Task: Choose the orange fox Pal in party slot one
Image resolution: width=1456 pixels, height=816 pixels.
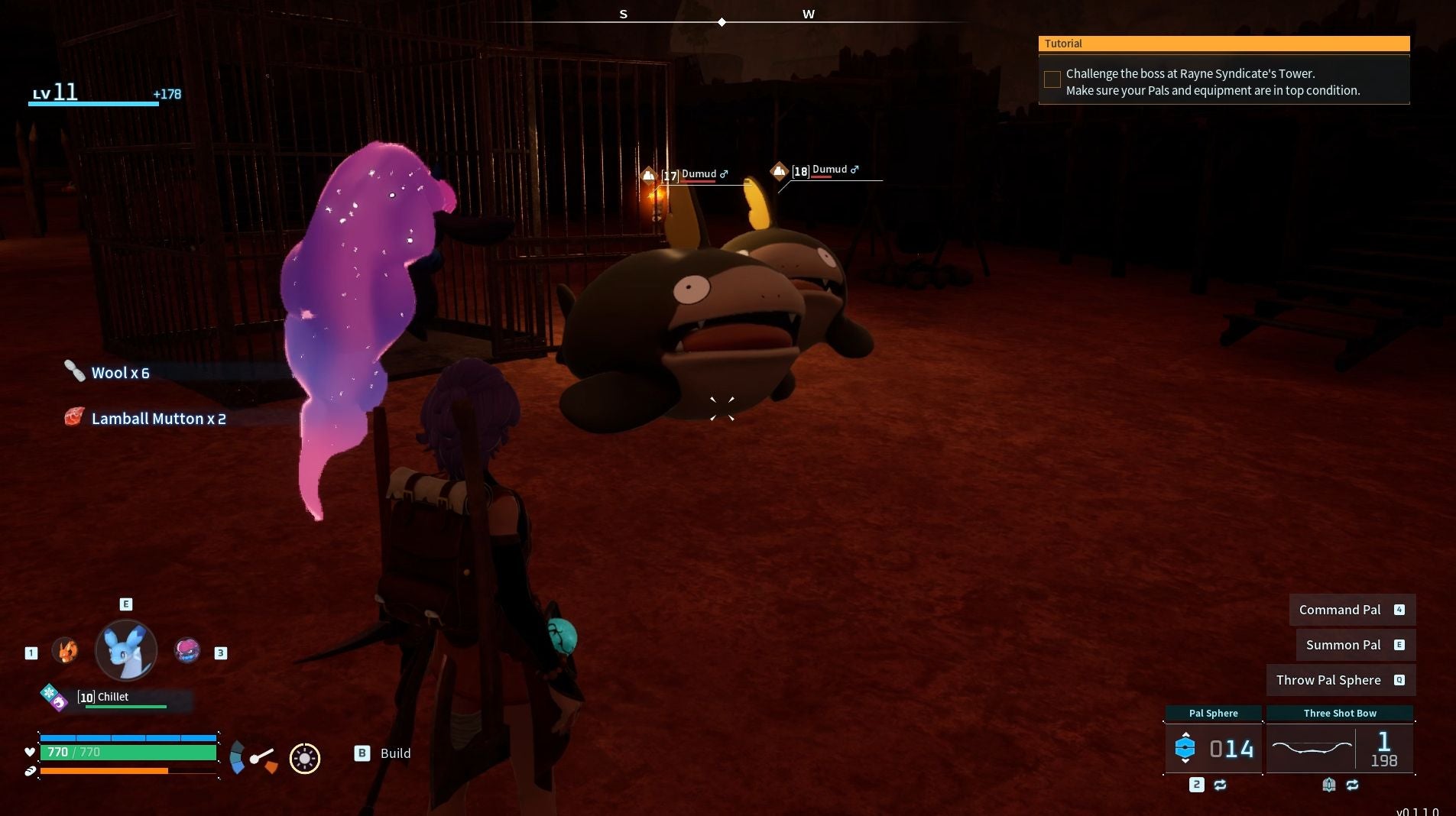Action: coord(65,651)
